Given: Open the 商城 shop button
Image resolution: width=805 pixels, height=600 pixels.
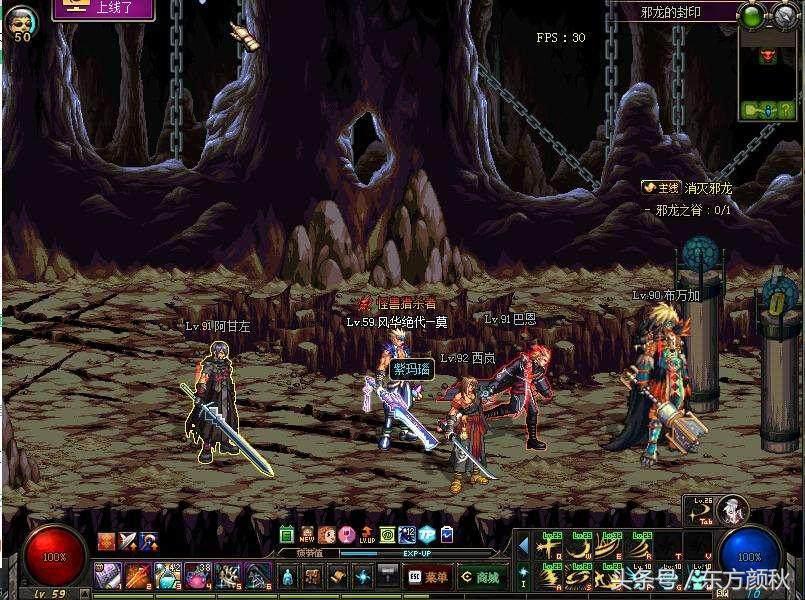Looking at the screenshot, I should click(479, 577).
